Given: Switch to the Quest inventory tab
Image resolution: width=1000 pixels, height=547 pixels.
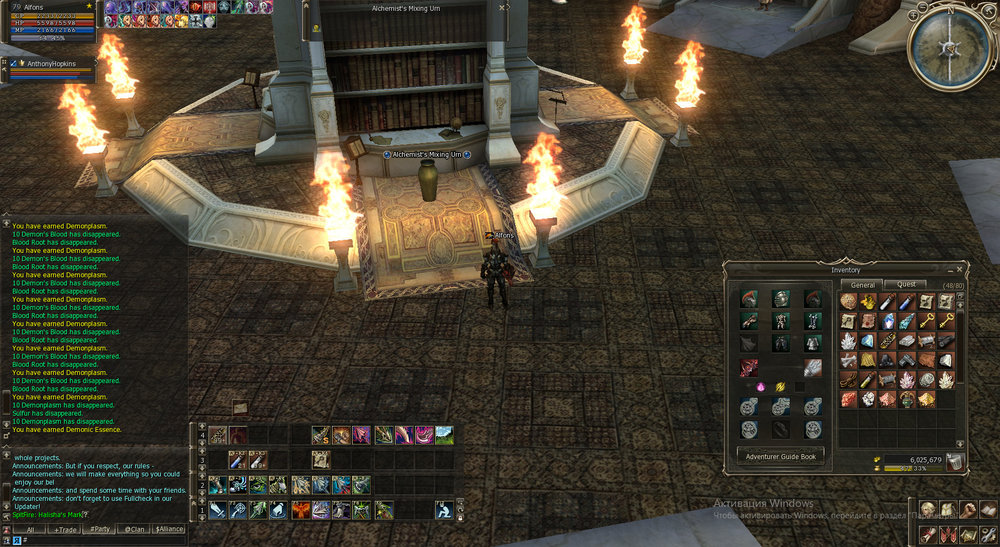Looking at the screenshot, I should click(x=904, y=285).
